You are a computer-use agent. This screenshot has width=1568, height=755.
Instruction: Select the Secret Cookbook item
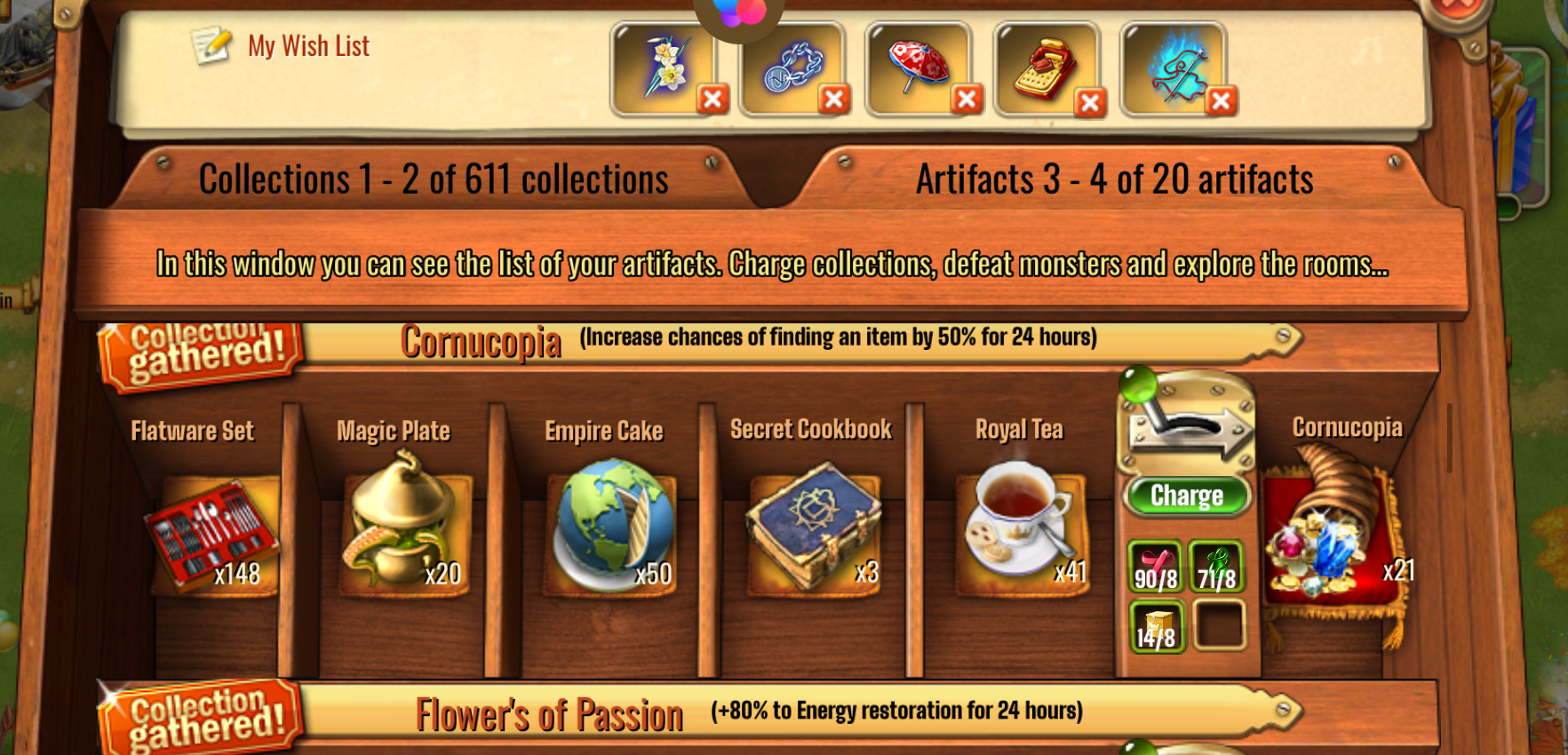point(813,524)
